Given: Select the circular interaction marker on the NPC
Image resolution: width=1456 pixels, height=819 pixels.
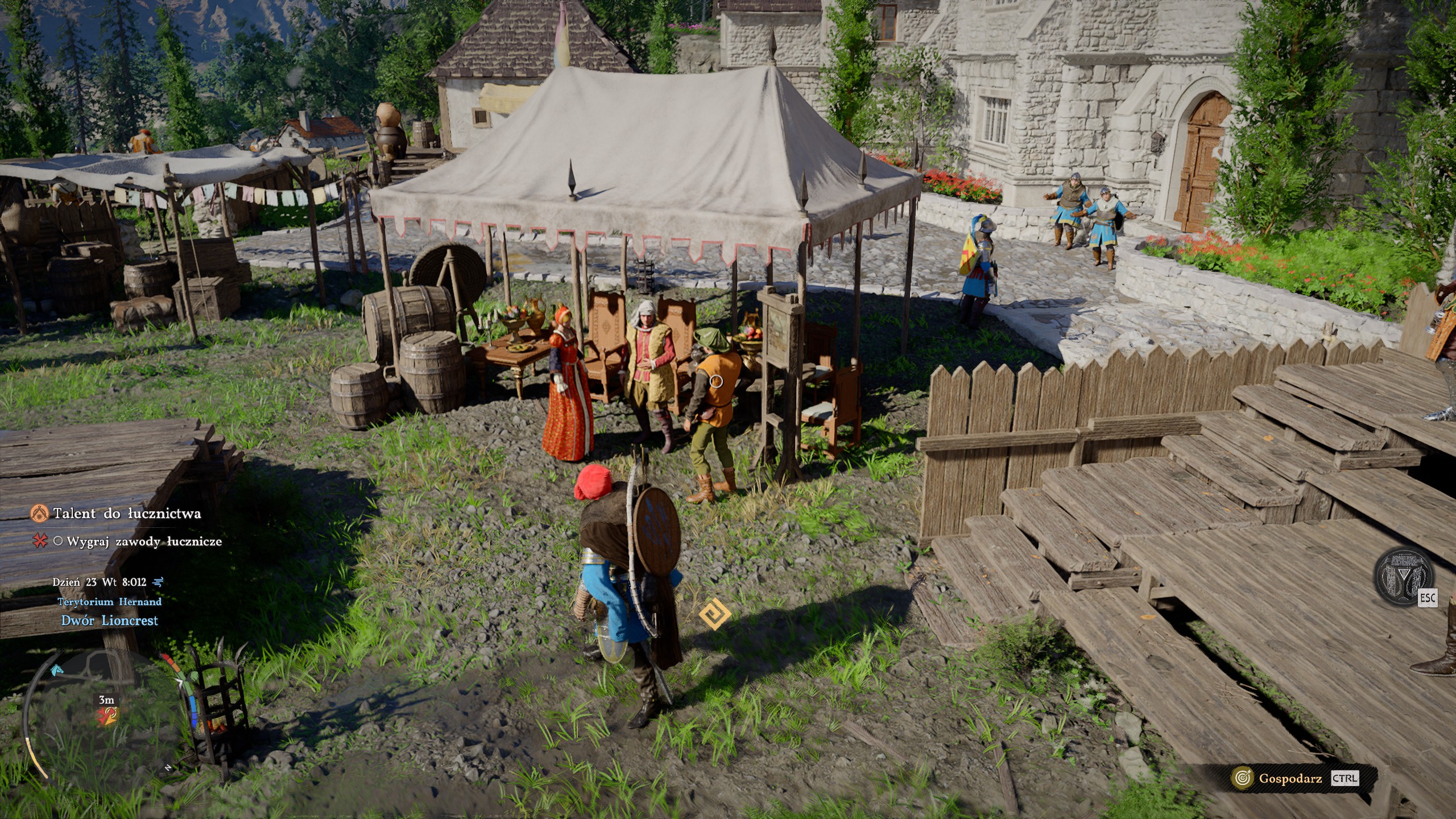Looking at the screenshot, I should click(x=717, y=381).
